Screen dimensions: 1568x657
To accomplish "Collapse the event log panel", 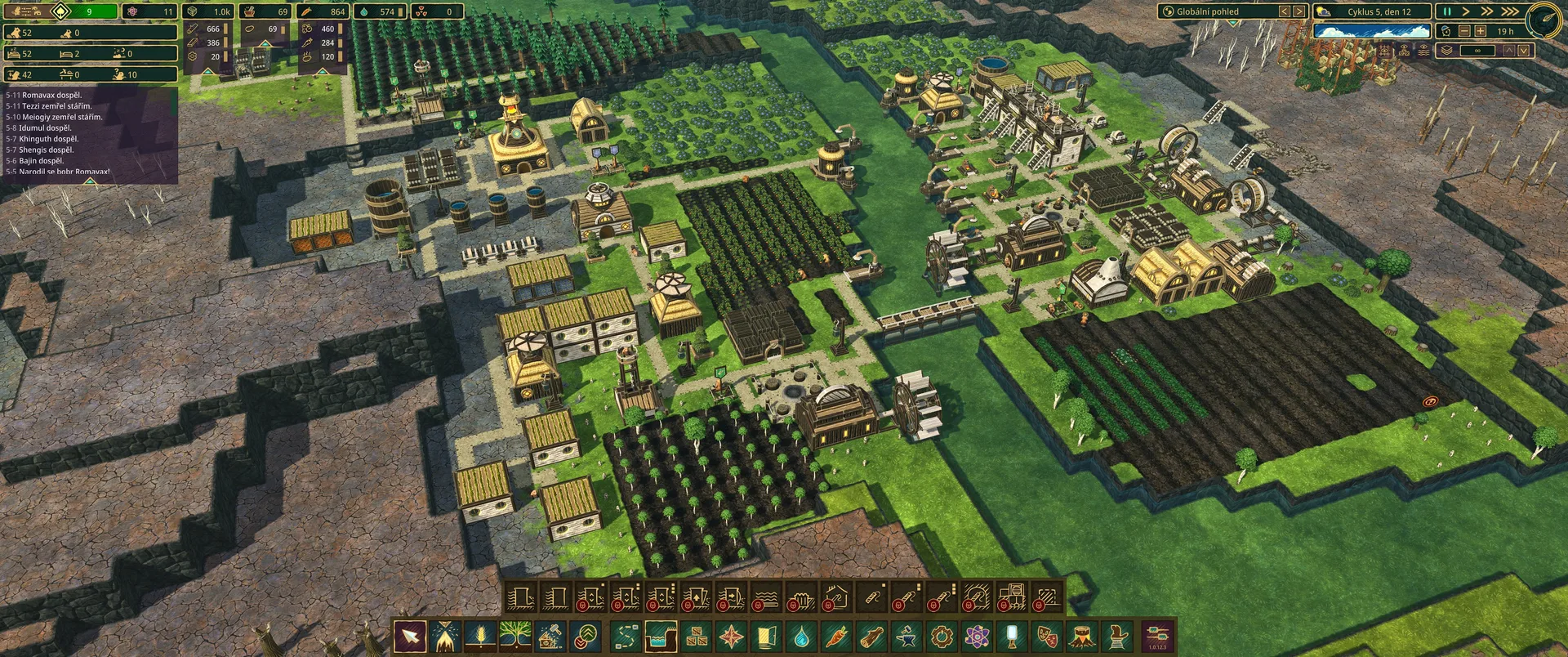I will (x=91, y=181).
